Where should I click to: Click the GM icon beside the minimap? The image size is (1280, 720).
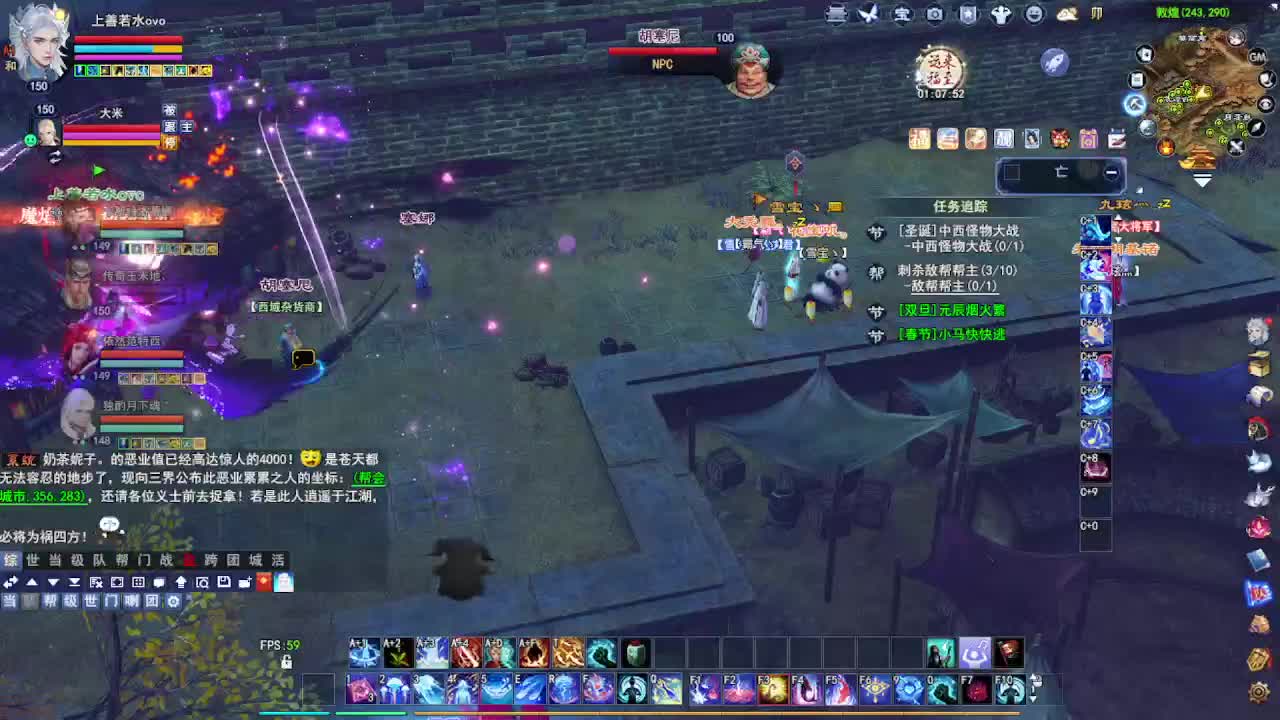click(x=1256, y=57)
